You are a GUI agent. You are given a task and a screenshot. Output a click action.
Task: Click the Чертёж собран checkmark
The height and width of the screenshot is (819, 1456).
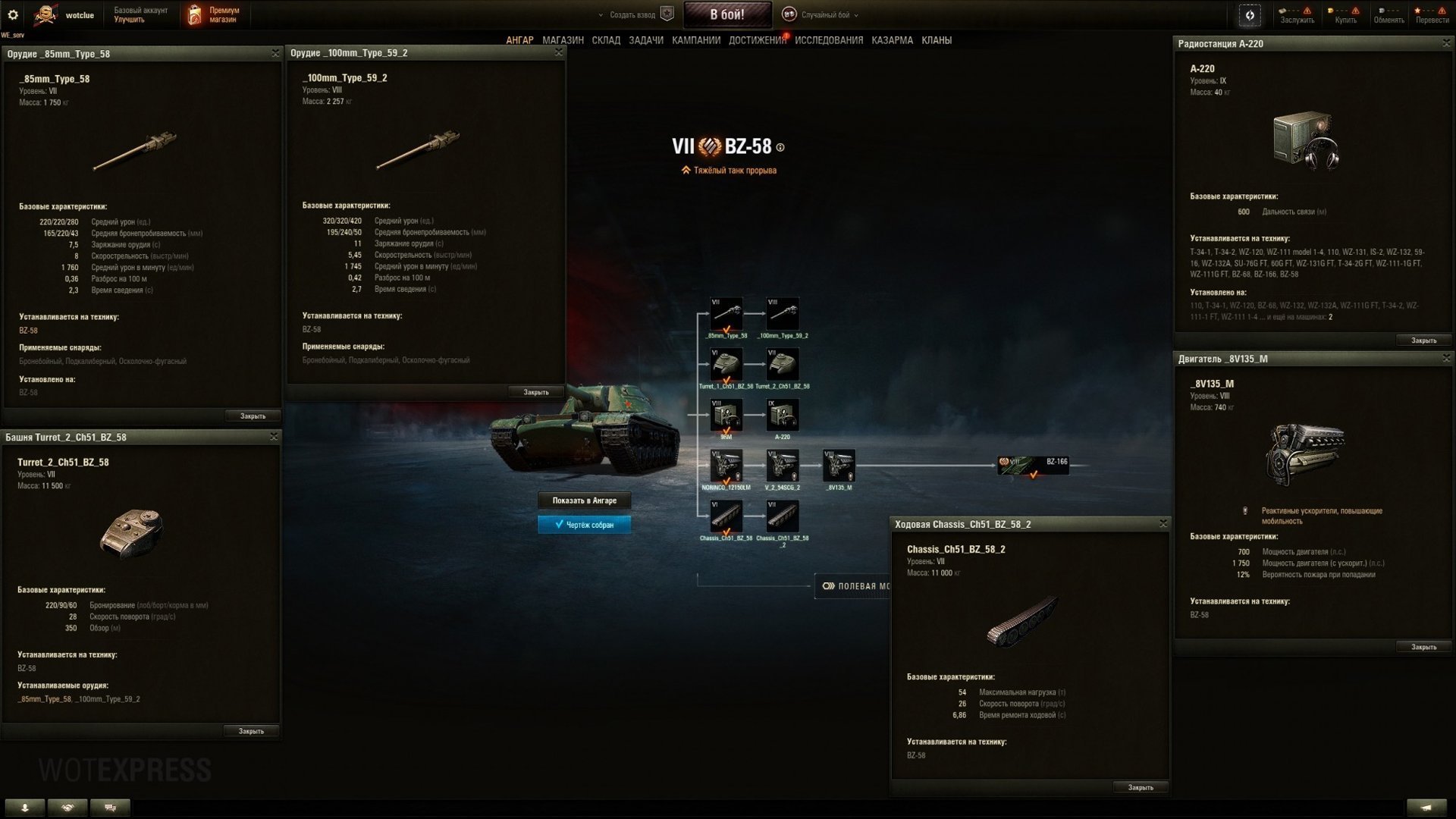[x=584, y=524]
